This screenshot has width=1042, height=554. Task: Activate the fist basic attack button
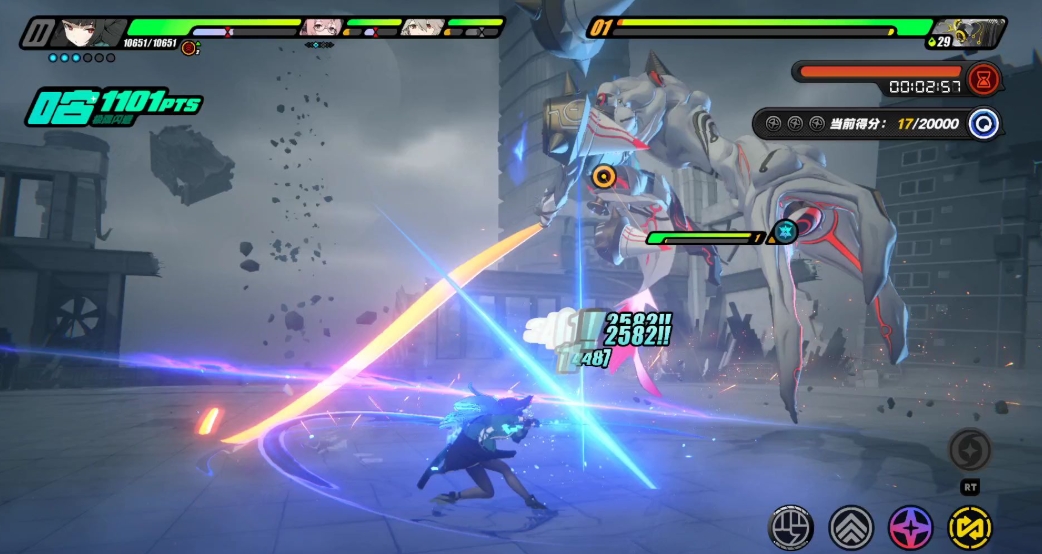[790, 526]
